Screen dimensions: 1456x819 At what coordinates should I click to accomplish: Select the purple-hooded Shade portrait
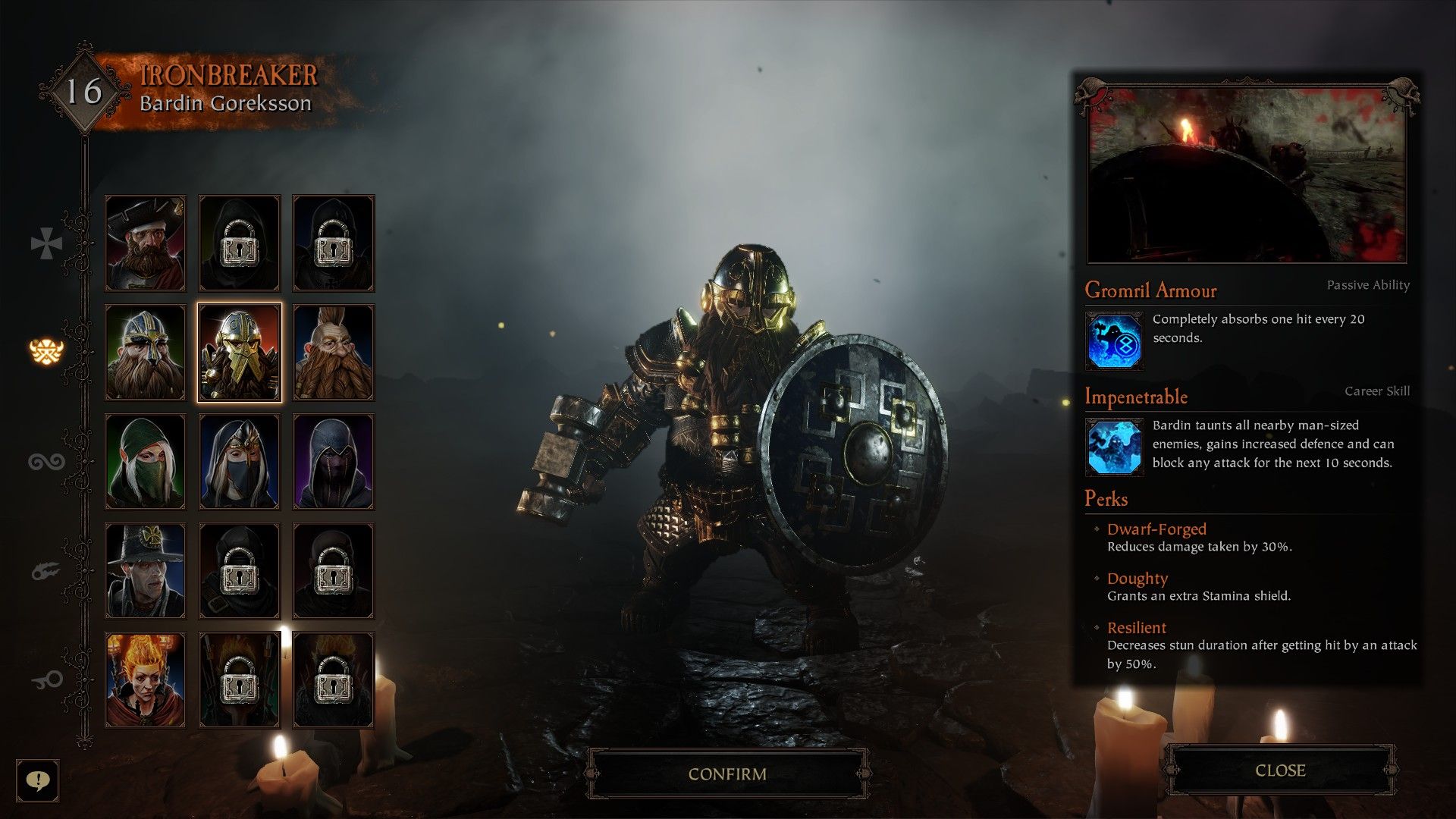pyautogui.click(x=332, y=460)
